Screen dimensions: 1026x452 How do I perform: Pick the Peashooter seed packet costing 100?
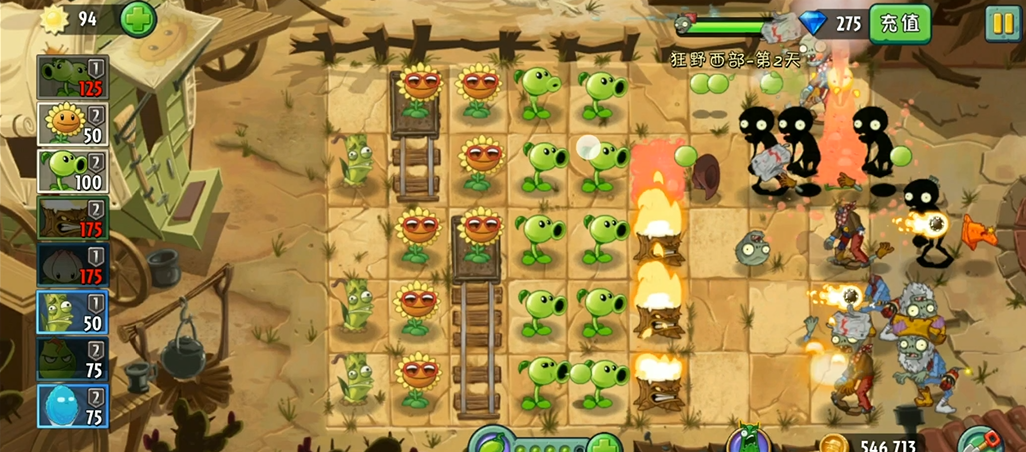coord(72,171)
